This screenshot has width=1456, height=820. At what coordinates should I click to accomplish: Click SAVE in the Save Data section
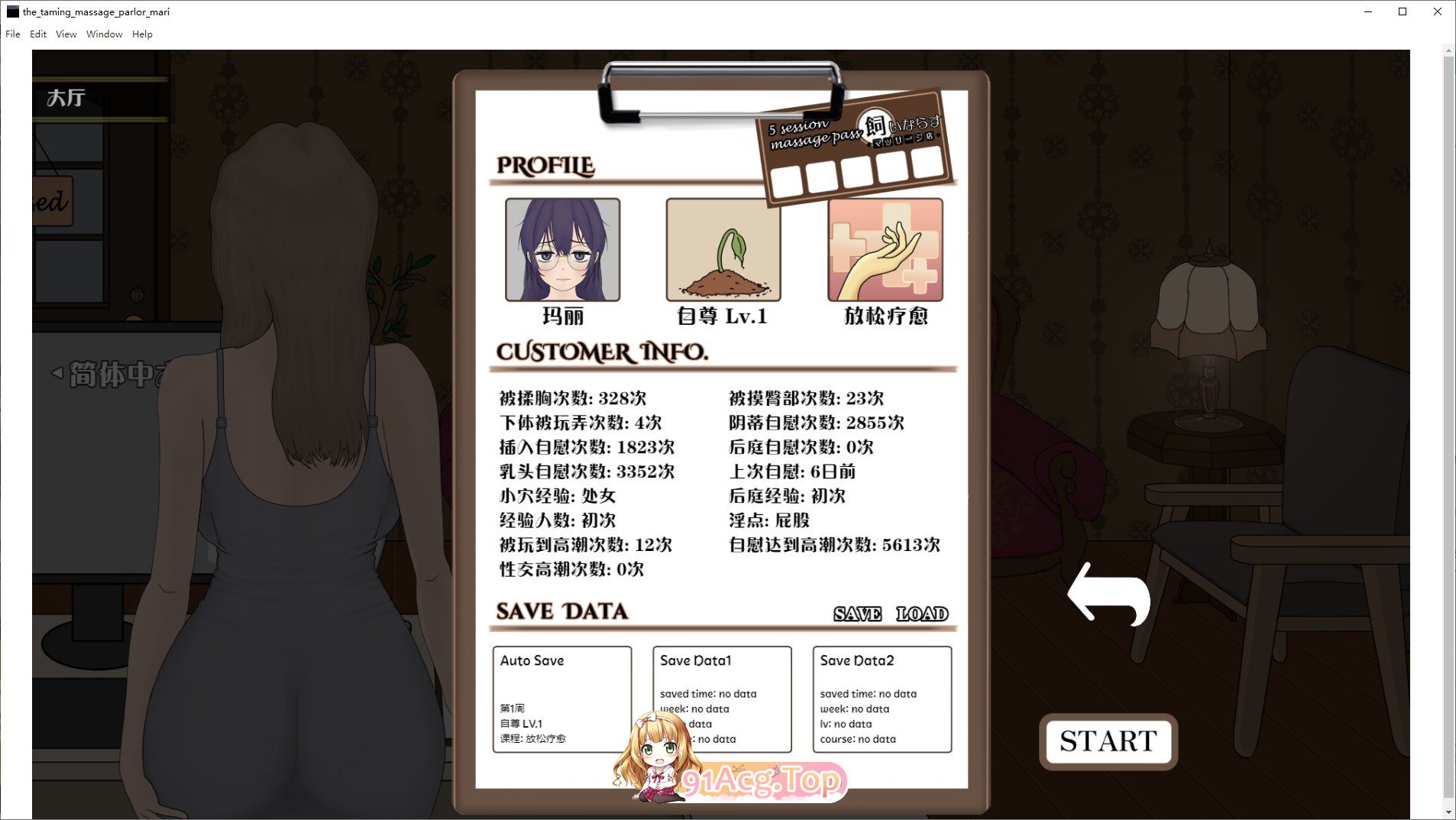[857, 613]
